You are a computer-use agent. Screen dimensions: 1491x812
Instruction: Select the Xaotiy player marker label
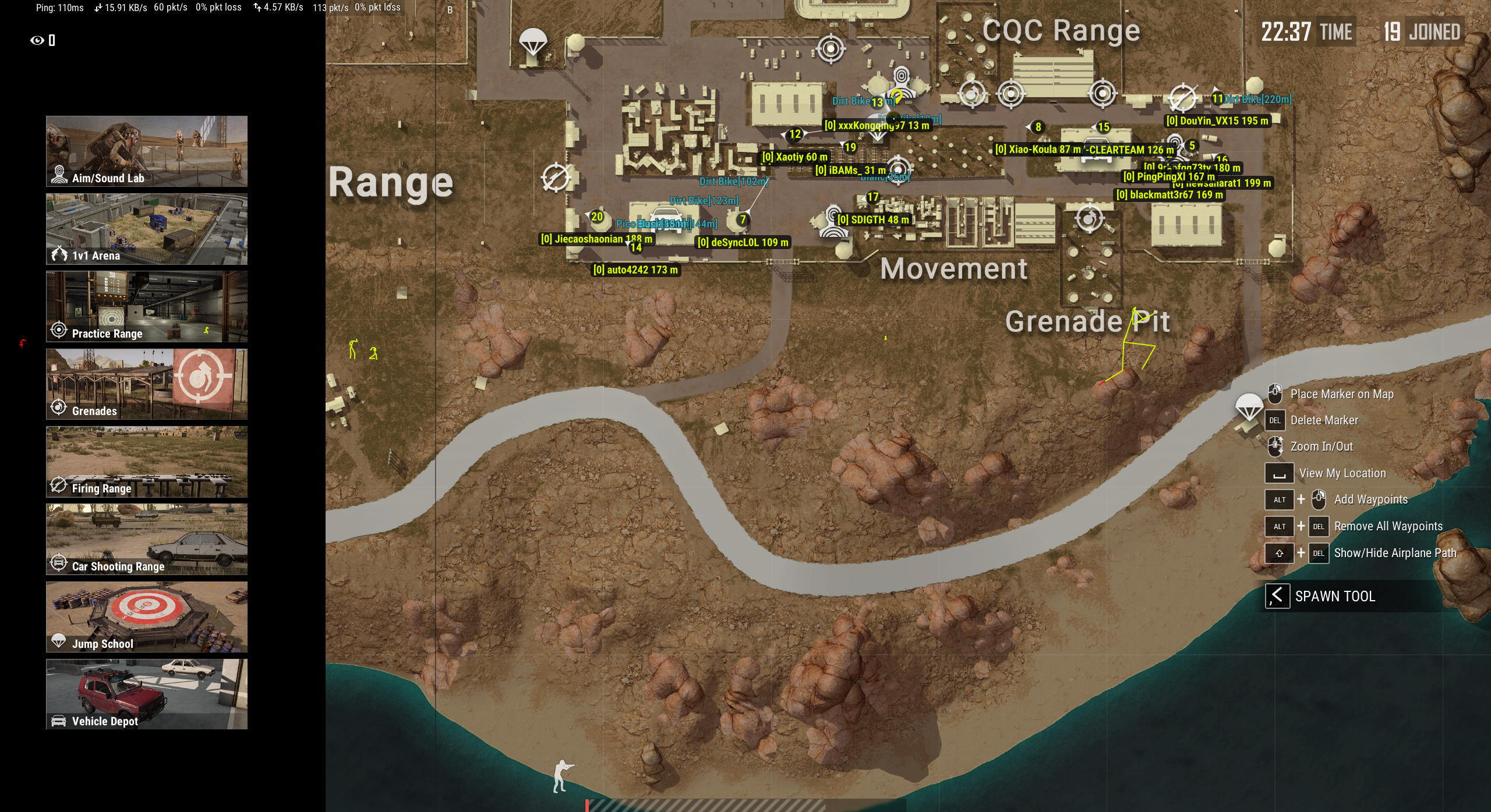(794, 157)
